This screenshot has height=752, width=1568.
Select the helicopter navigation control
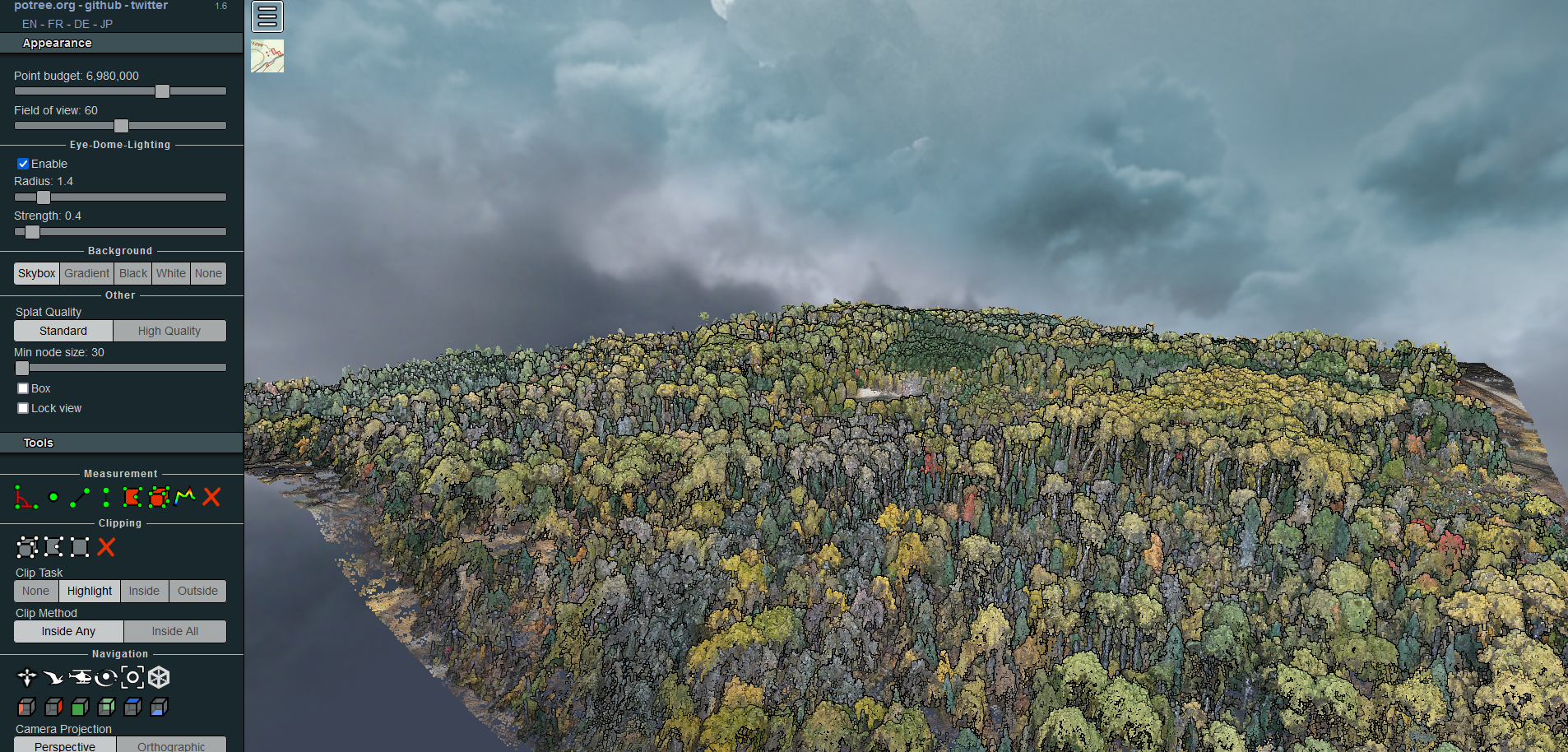pyautogui.click(x=81, y=677)
